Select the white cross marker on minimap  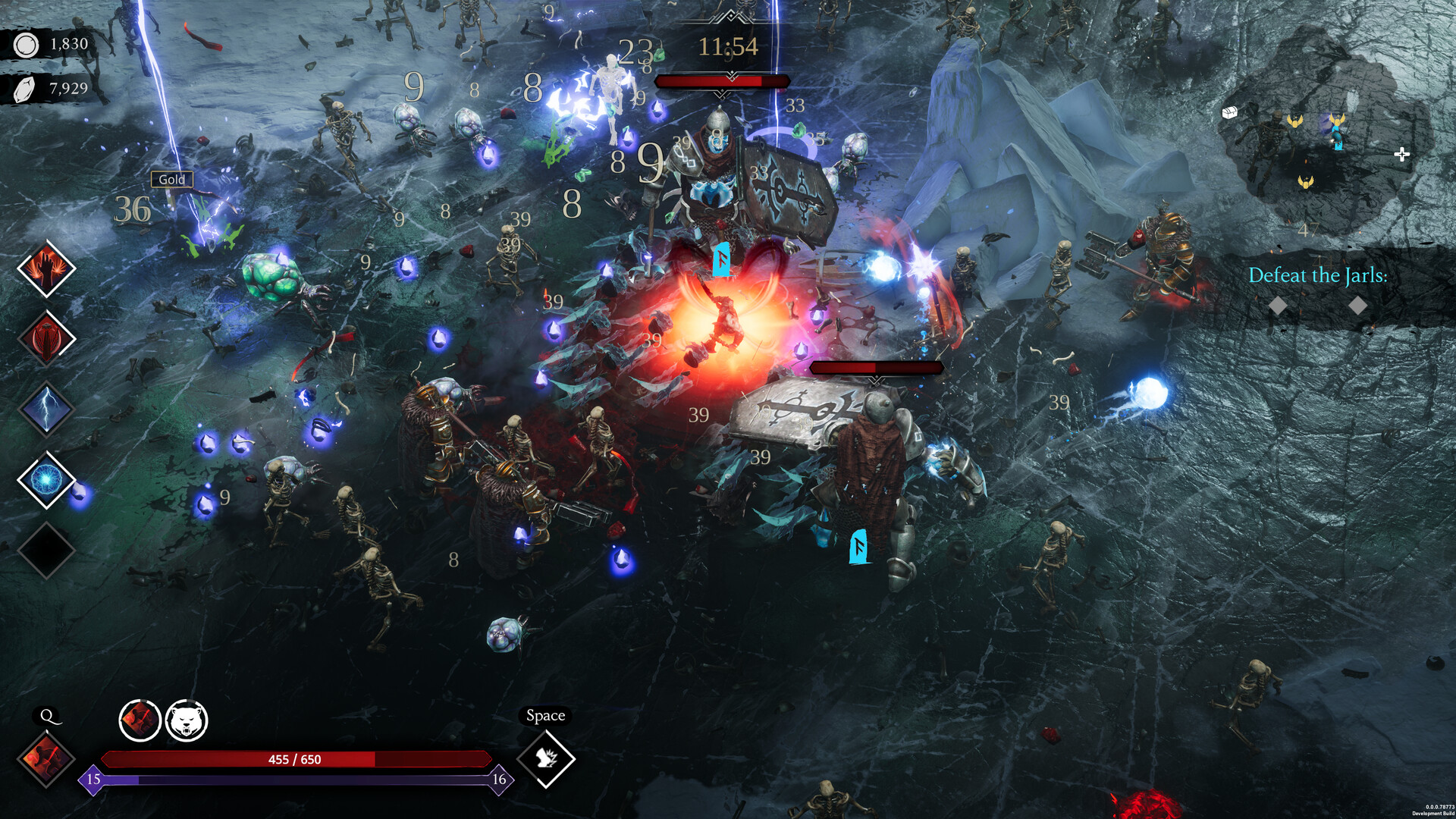click(1401, 155)
